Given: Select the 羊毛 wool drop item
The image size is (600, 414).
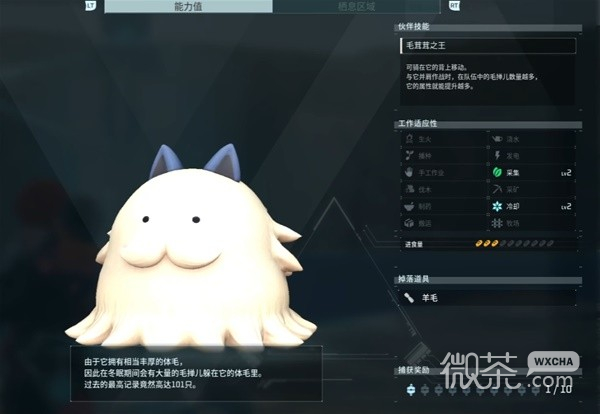Looking at the screenshot, I should pos(486,297).
